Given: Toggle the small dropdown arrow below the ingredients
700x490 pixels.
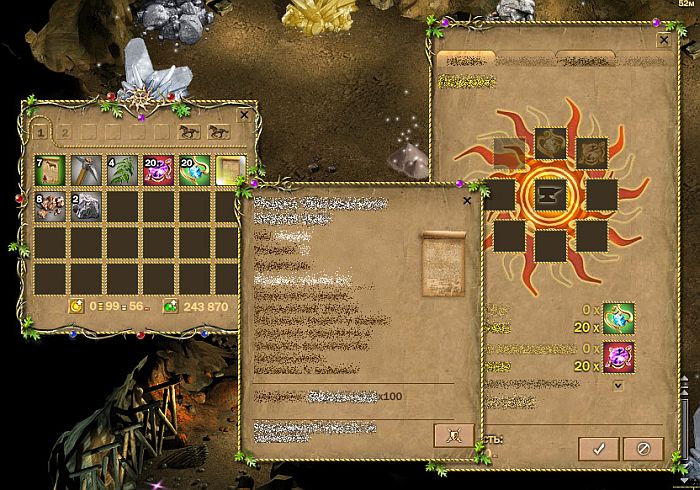Looking at the screenshot, I should coord(618,385).
